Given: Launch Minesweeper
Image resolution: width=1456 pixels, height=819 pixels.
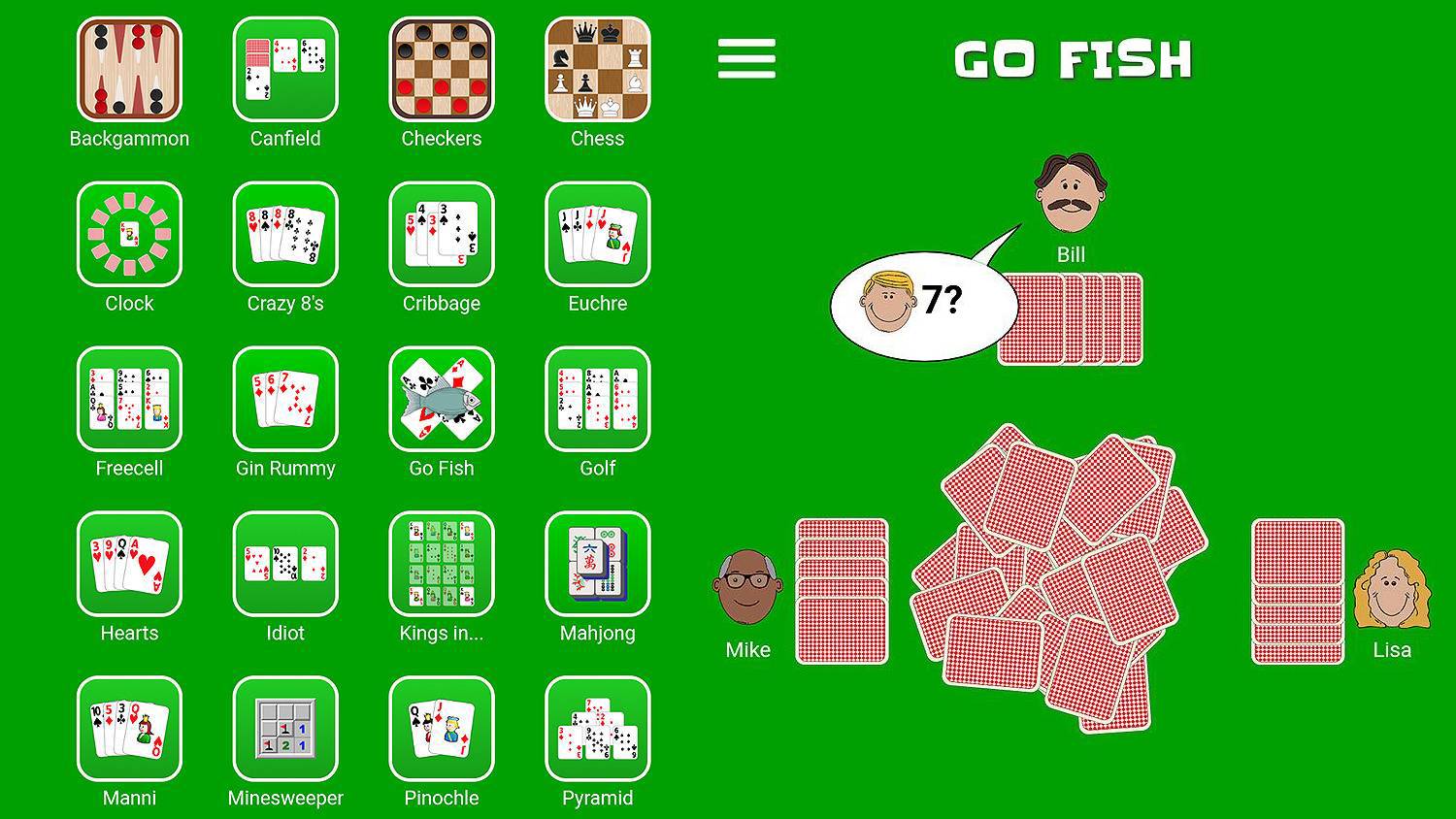Looking at the screenshot, I should [284, 728].
